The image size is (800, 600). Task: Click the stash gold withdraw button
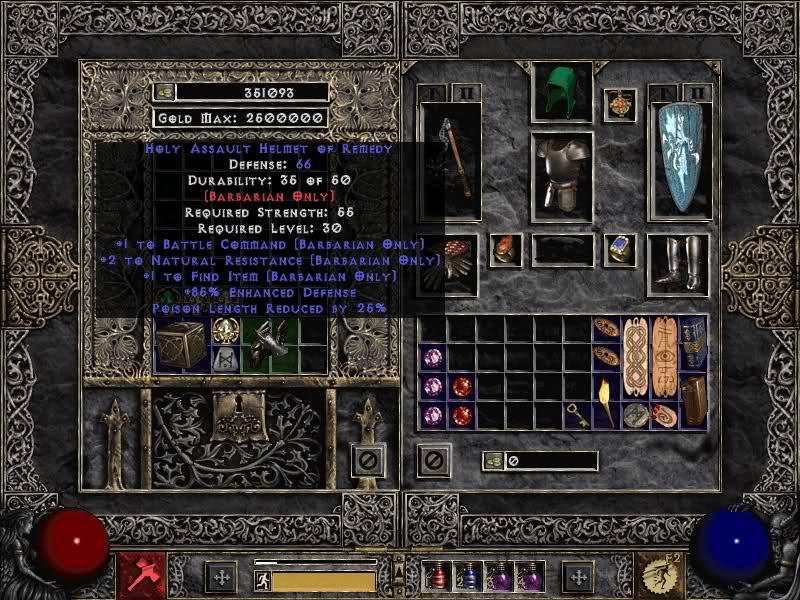pyautogui.click(x=165, y=92)
